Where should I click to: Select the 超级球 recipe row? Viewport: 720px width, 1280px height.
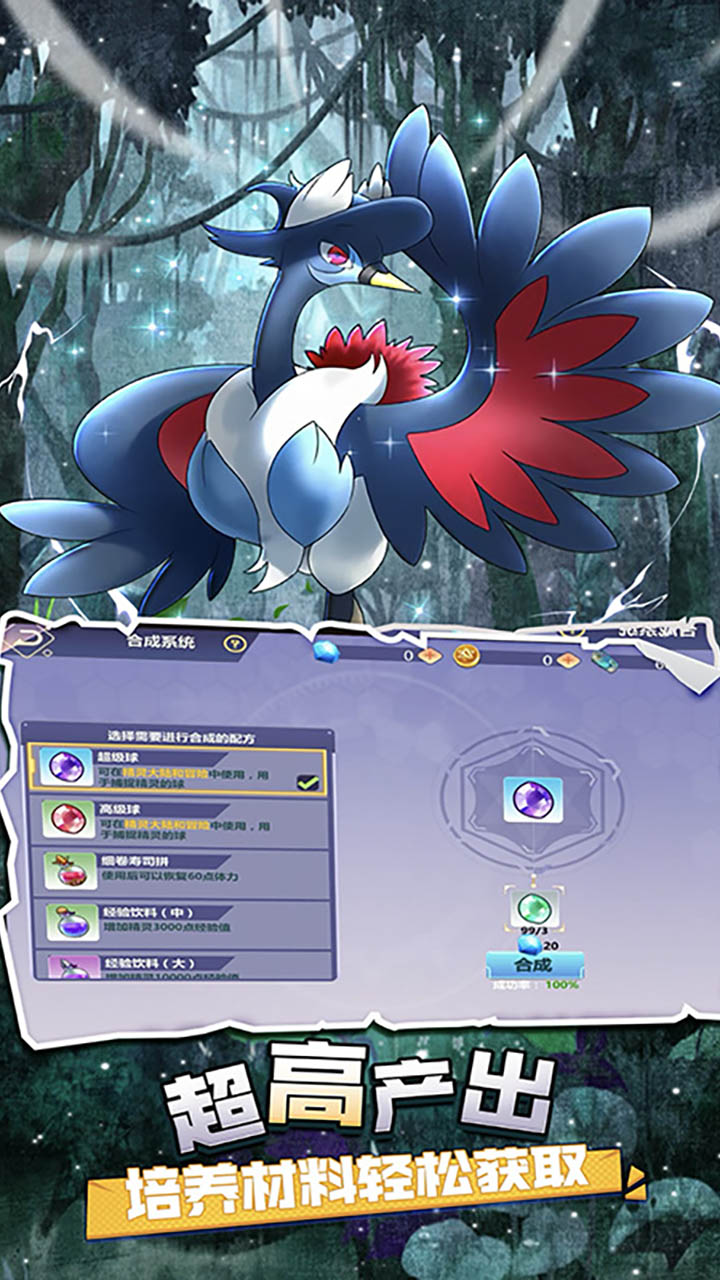click(178, 770)
